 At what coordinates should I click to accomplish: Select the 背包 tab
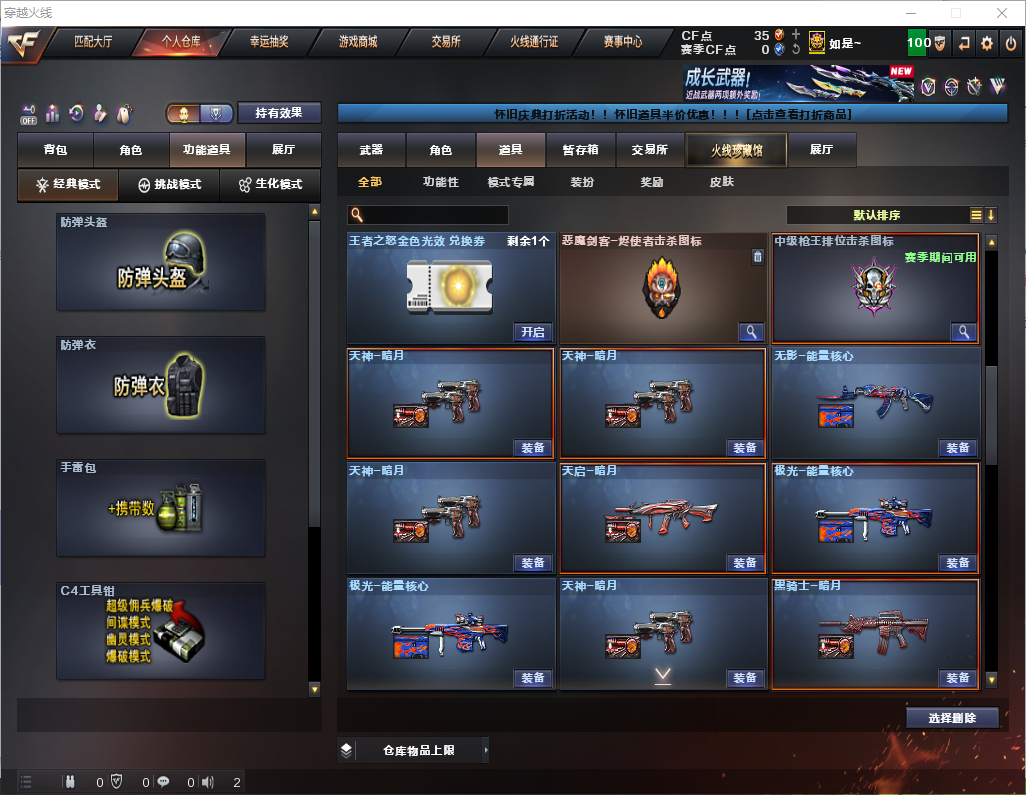coord(55,150)
